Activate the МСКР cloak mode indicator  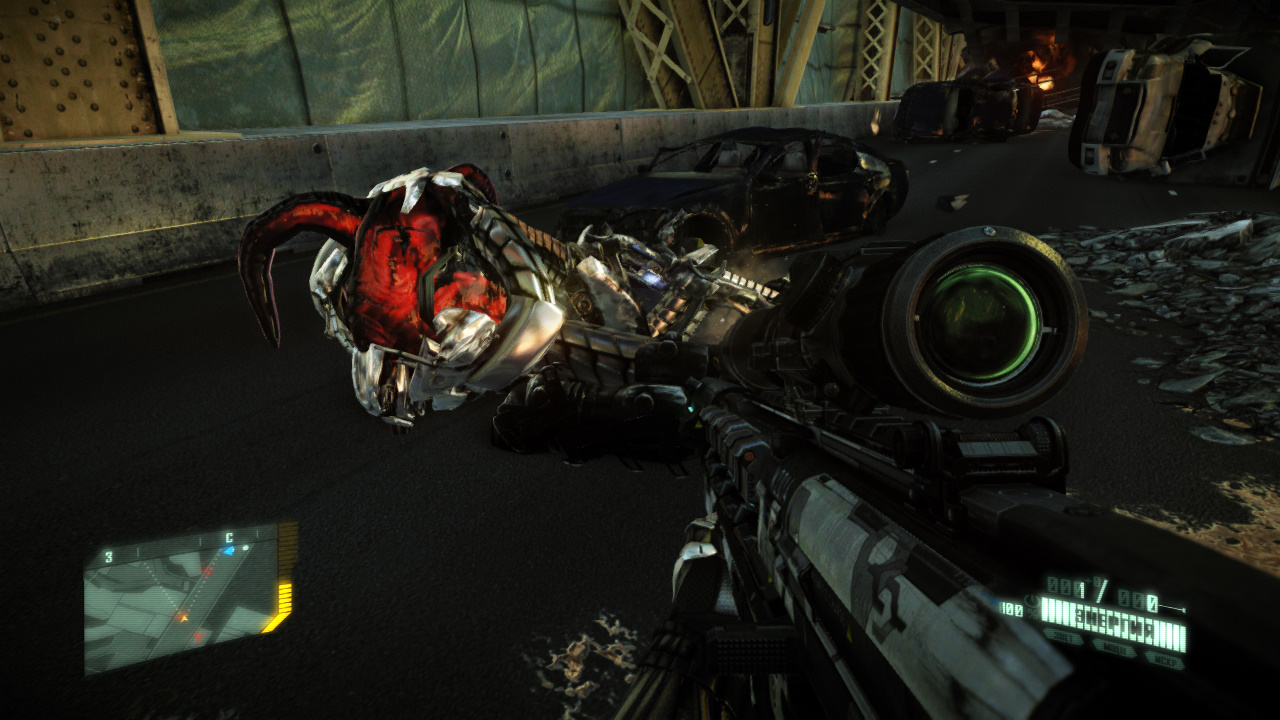(x=1165, y=660)
